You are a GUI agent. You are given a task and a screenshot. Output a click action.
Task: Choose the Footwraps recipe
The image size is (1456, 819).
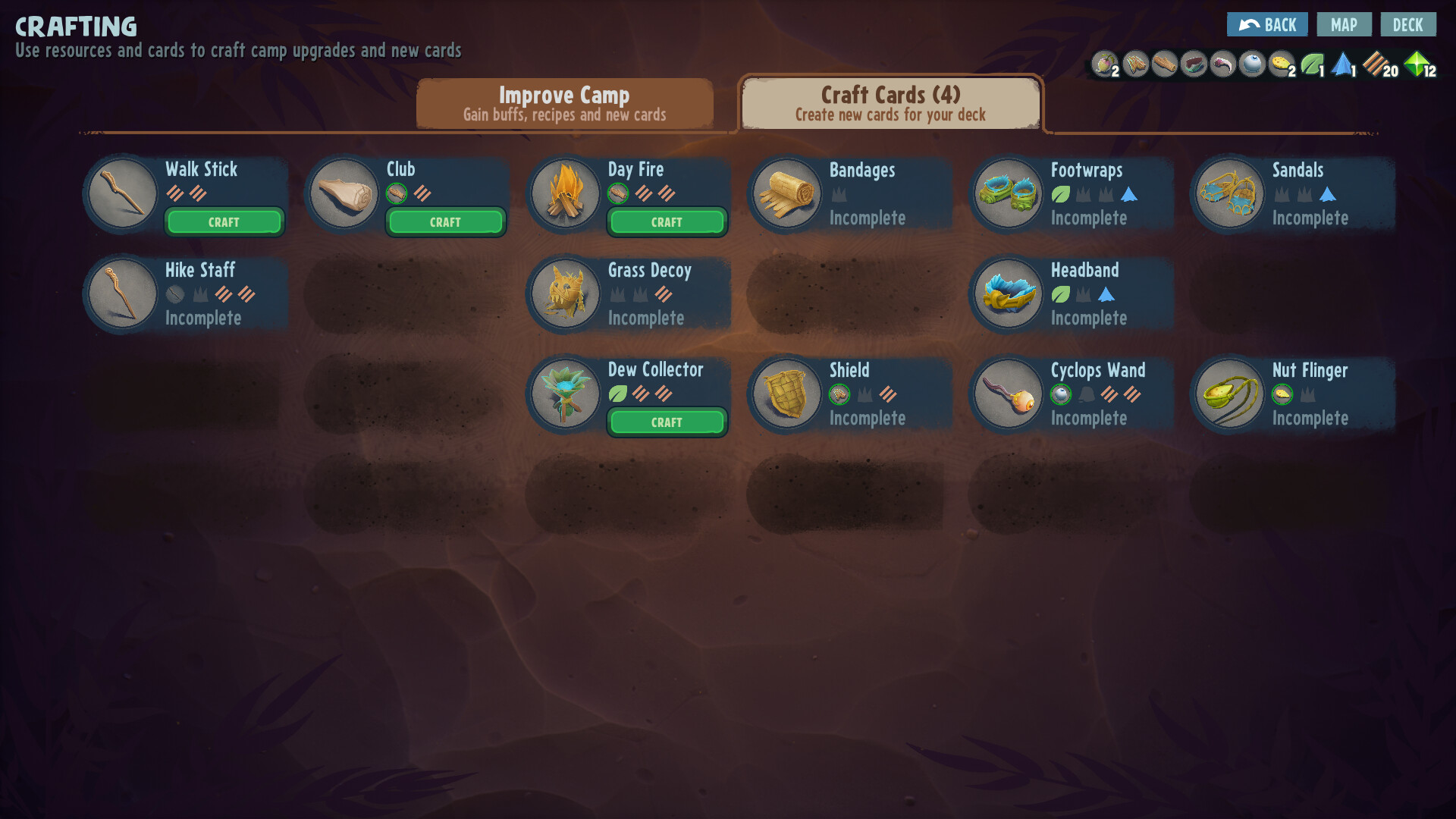[1071, 194]
